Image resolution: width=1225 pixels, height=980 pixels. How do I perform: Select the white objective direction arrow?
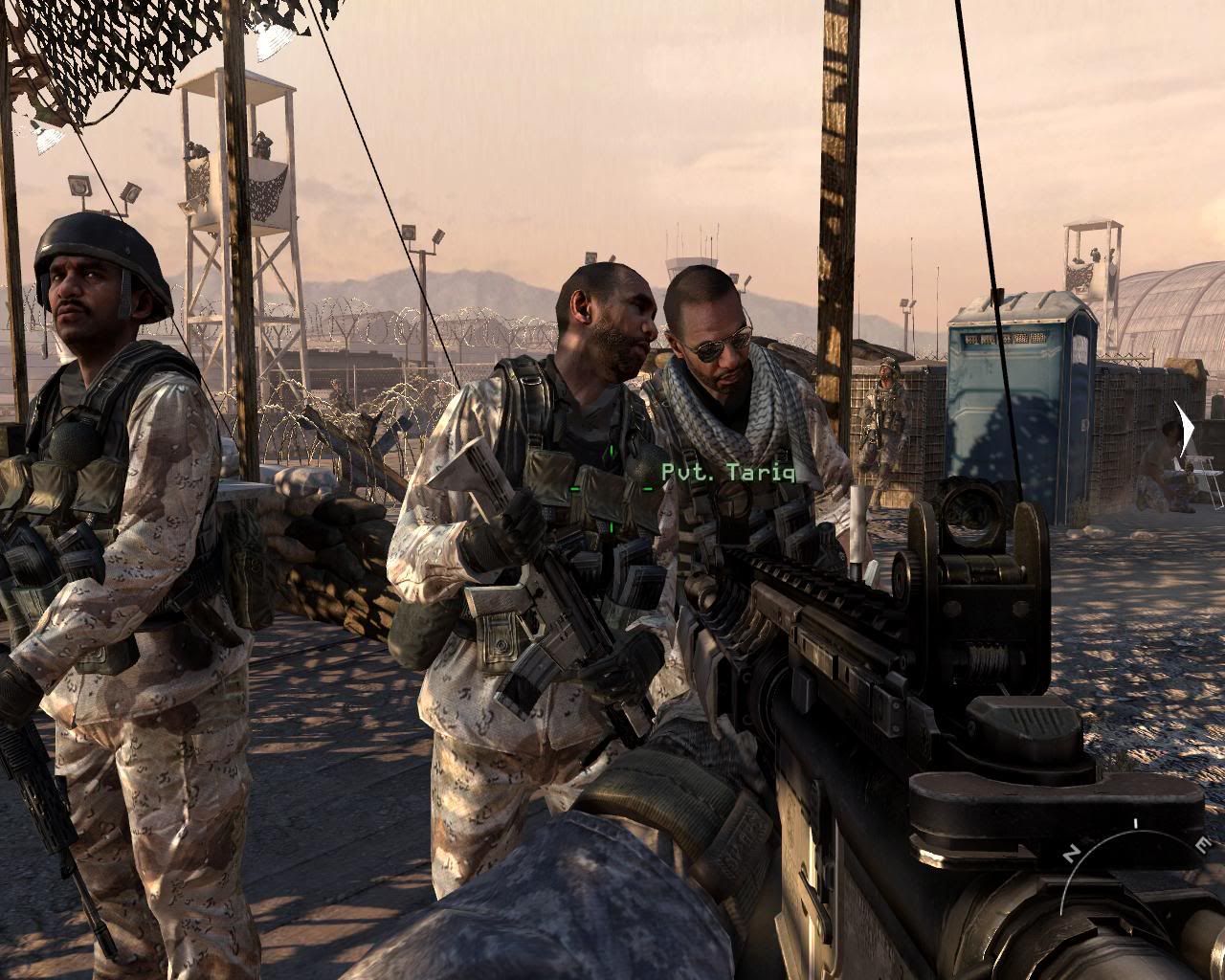(1185, 429)
